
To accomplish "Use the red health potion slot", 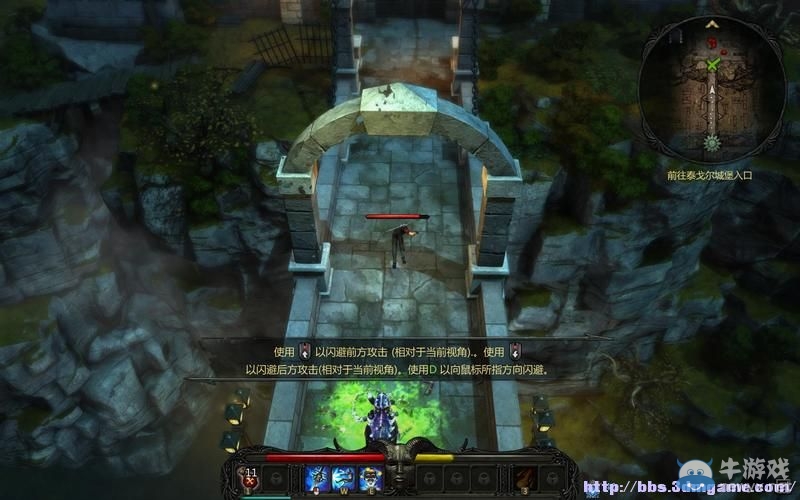I will (x=250, y=477).
